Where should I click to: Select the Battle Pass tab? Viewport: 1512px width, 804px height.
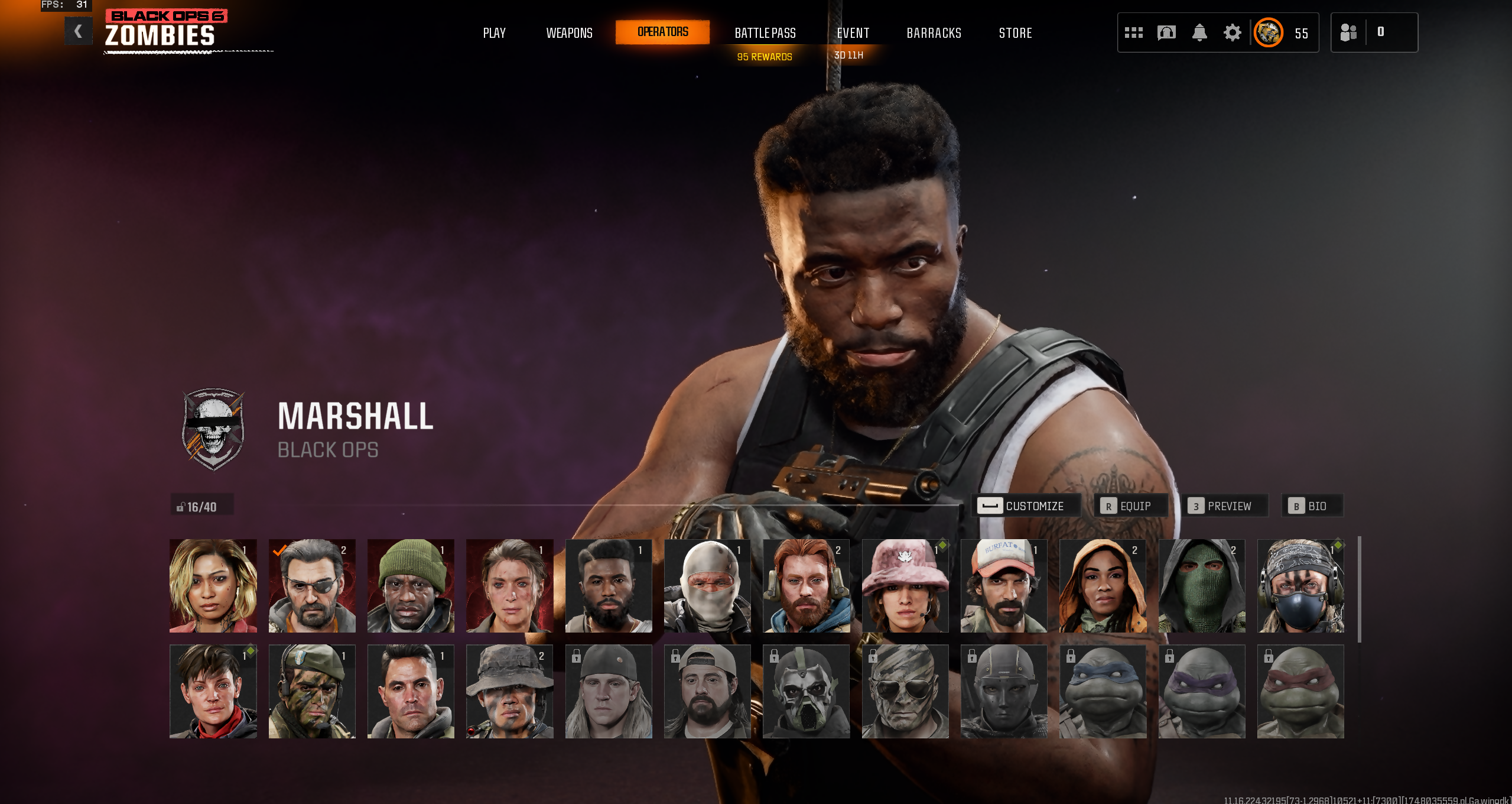tap(765, 33)
